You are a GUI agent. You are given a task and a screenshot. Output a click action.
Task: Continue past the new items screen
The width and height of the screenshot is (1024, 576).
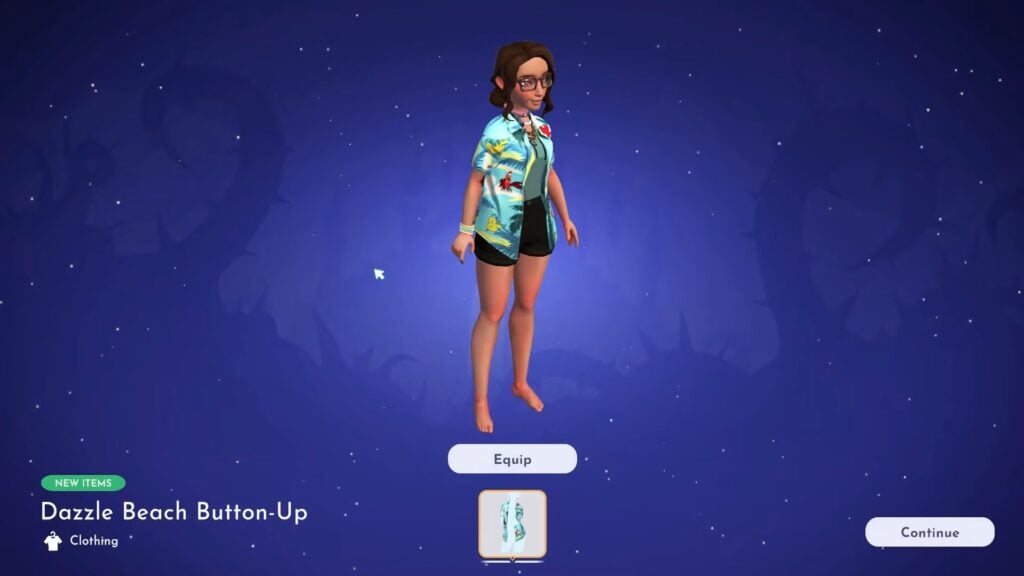(929, 532)
